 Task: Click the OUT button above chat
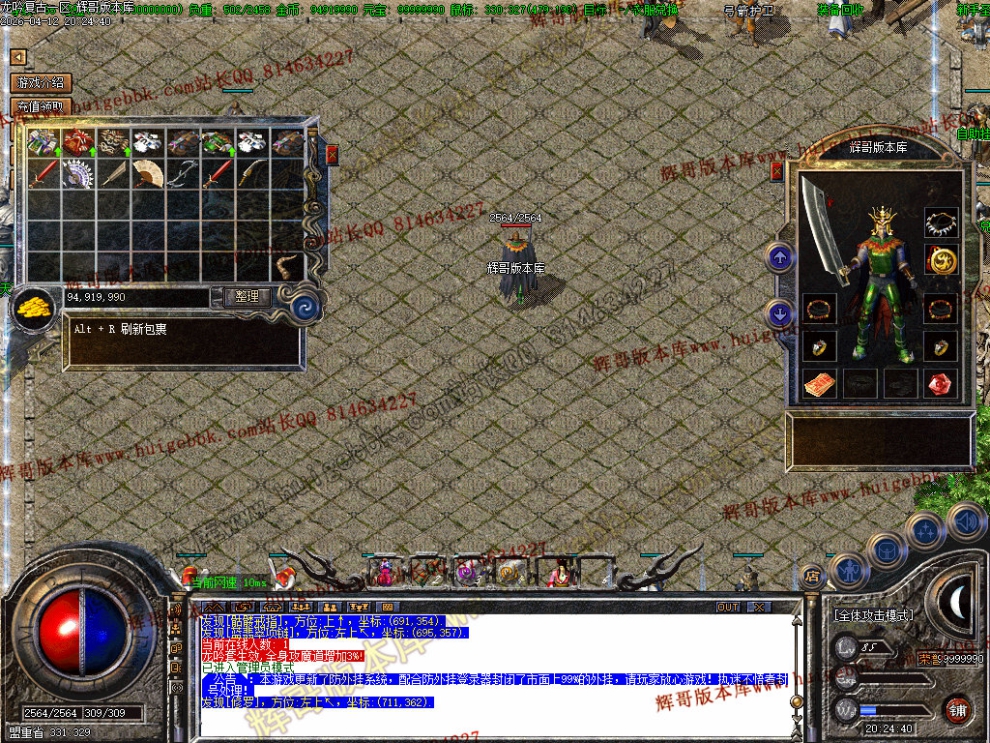click(728, 607)
